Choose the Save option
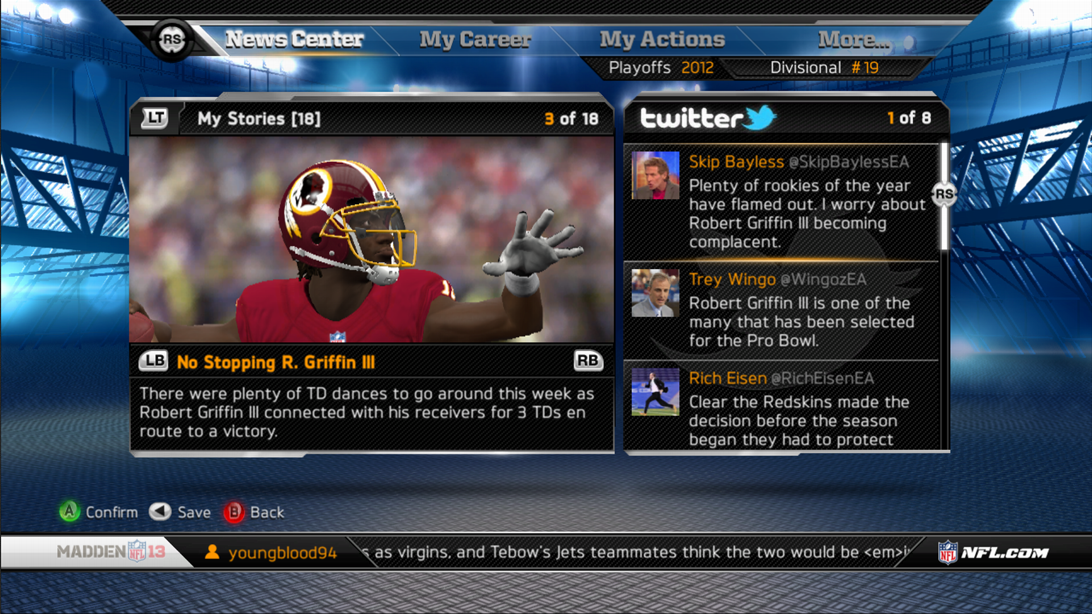This screenshot has height=614, width=1092. tap(181, 512)
